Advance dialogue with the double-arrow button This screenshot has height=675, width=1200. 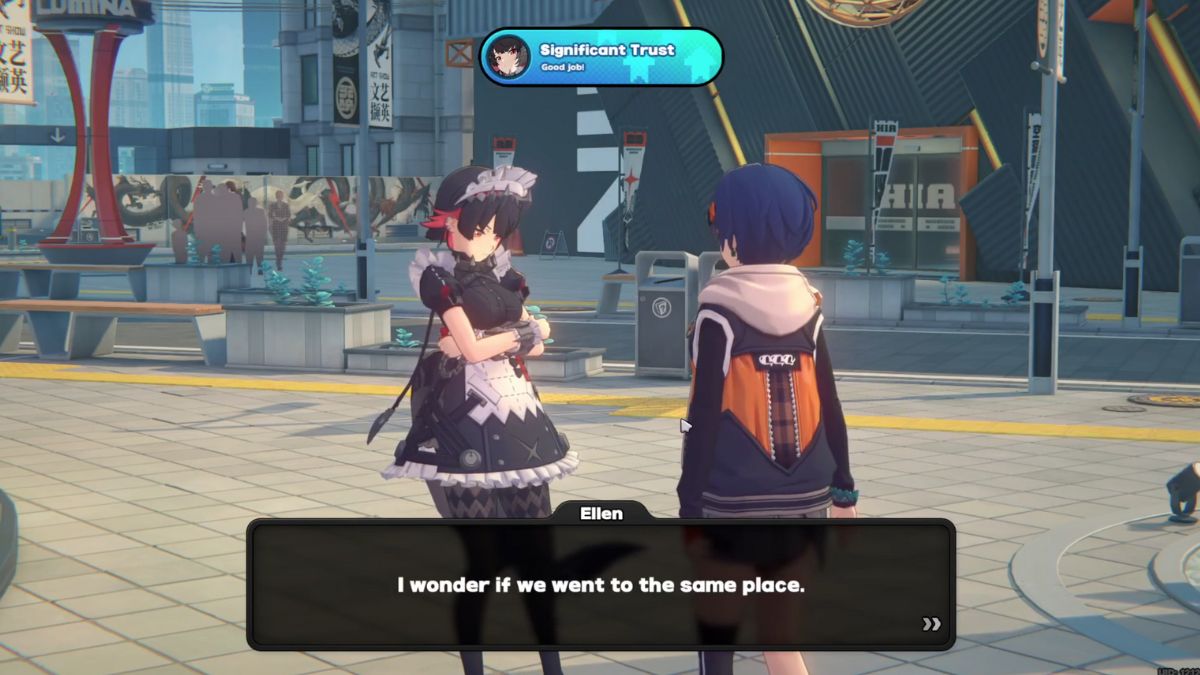coord(931,624)
